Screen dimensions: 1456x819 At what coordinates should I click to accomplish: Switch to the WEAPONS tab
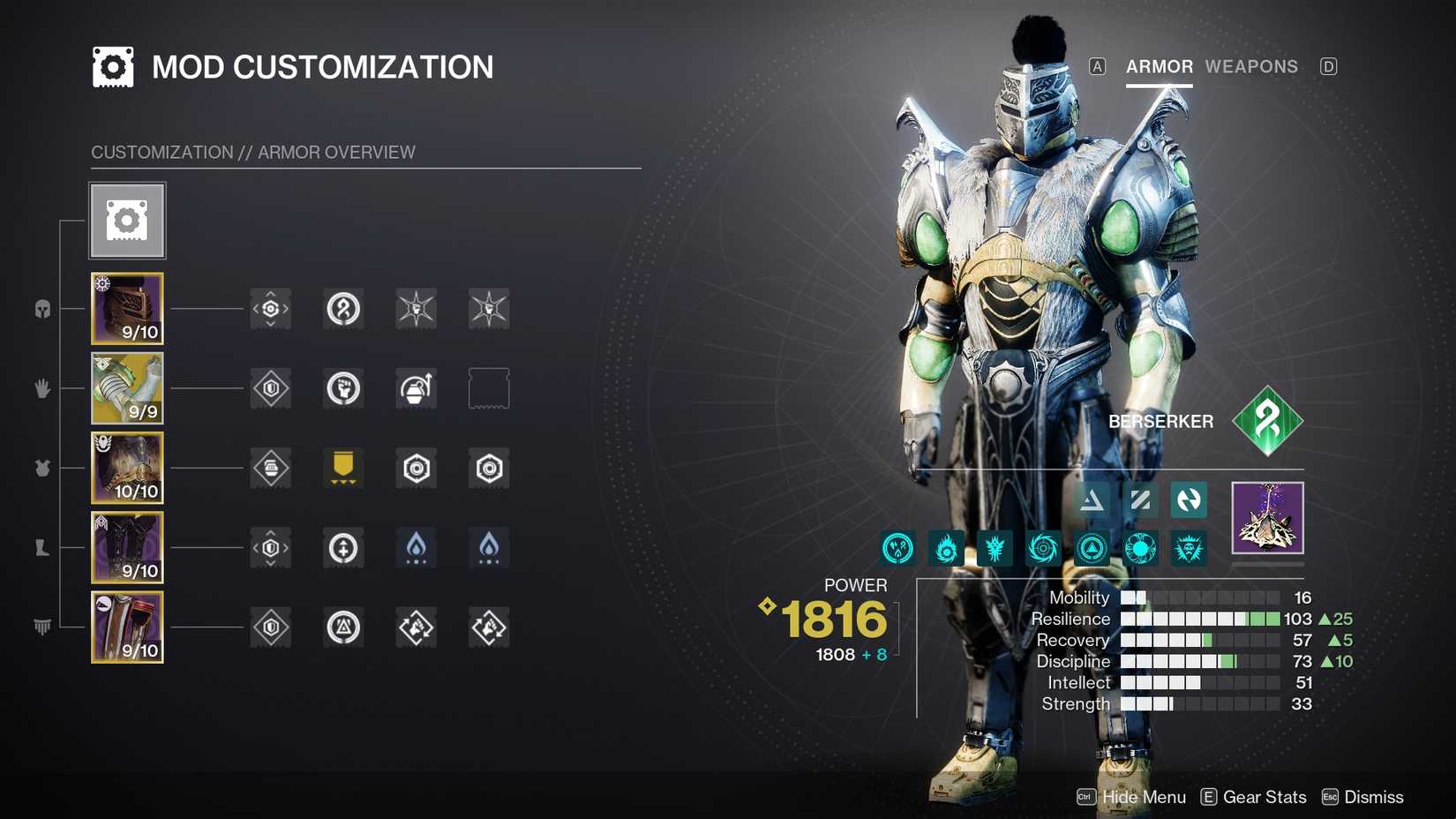tap(1252, 66)
